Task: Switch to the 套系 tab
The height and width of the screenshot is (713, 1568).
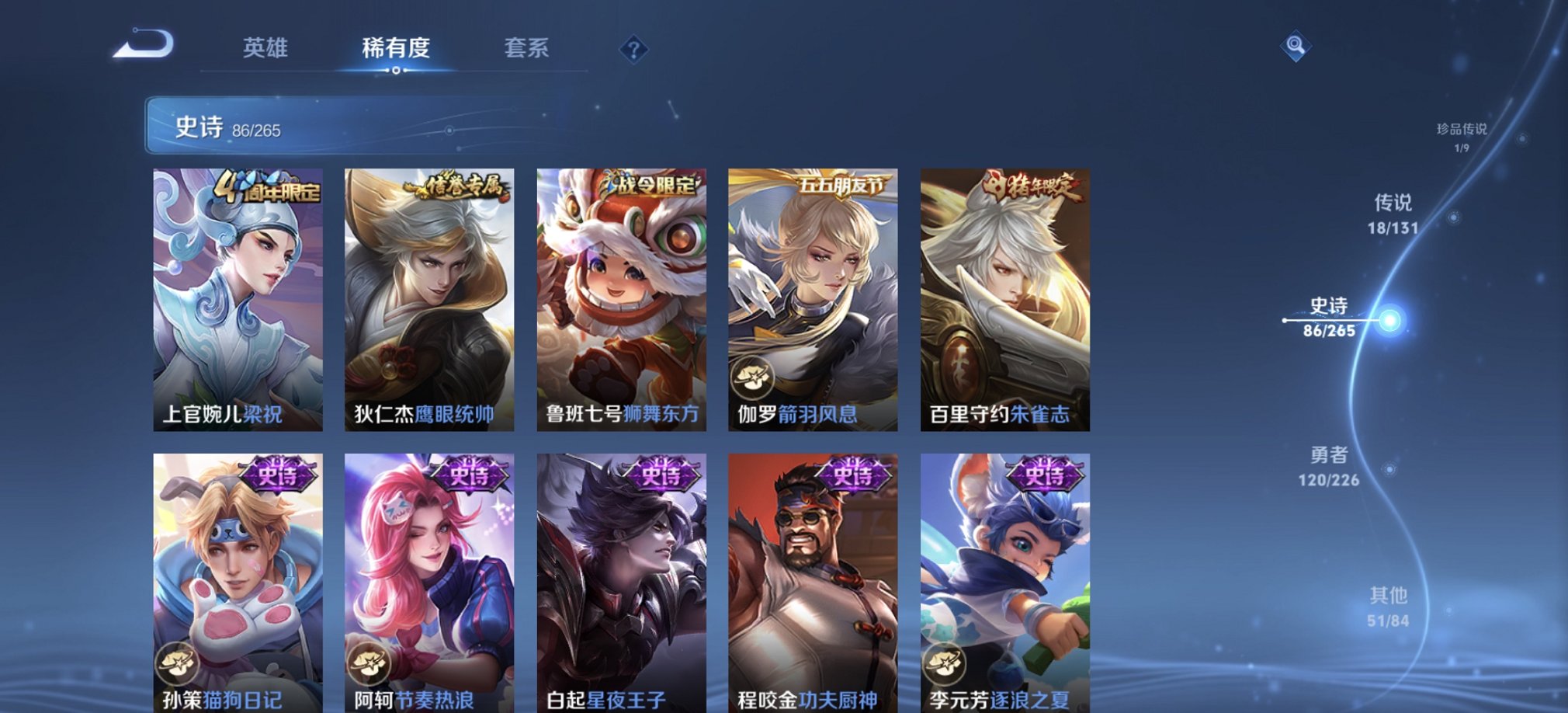Action: click(527, 49)
